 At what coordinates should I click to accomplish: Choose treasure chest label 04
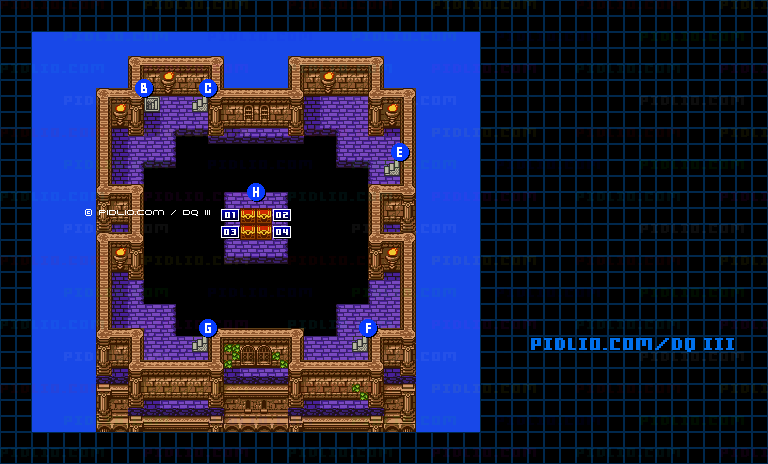click(282, 232)
